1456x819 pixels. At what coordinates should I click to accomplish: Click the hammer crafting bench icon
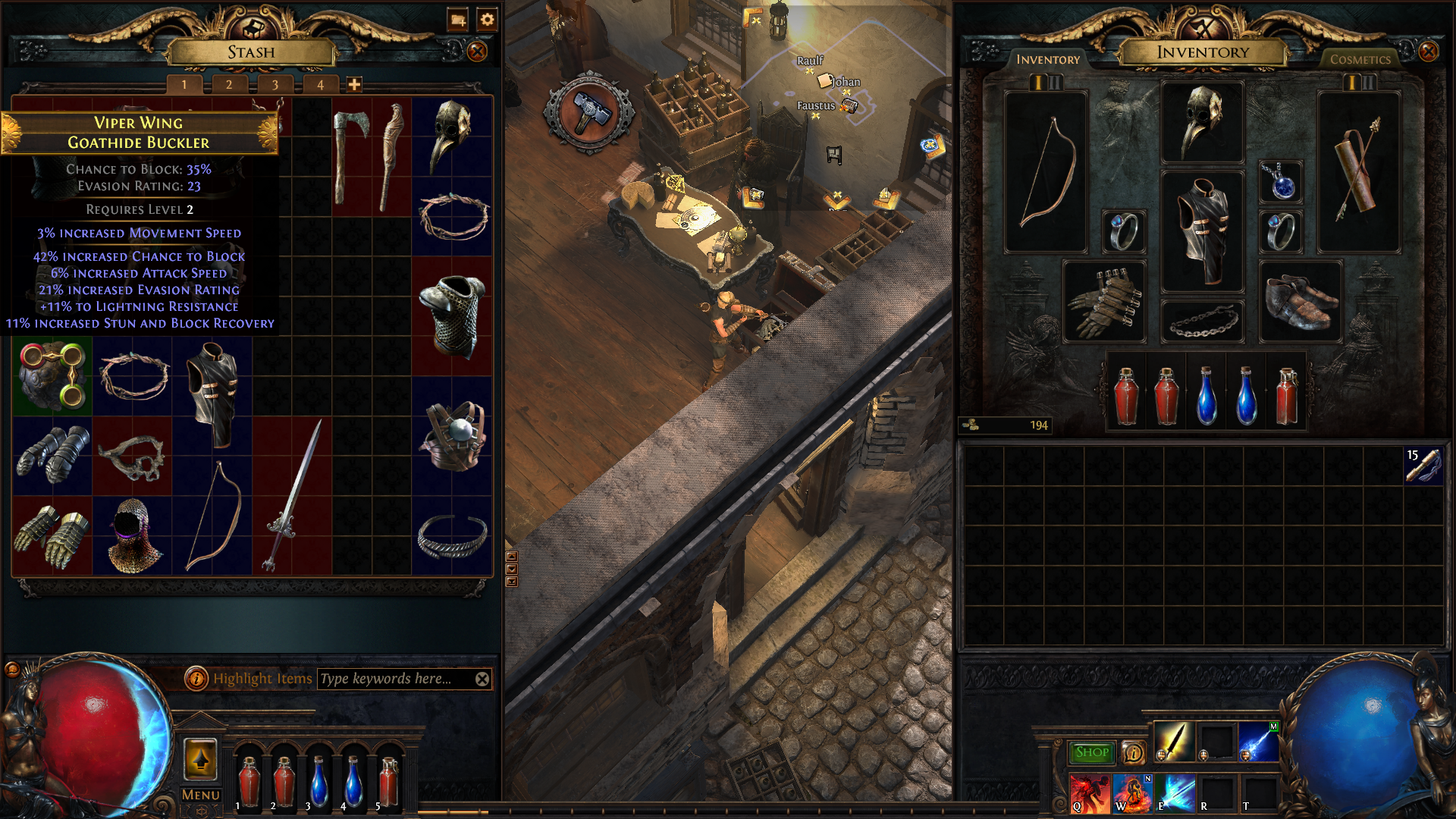(x=589, y=112)
